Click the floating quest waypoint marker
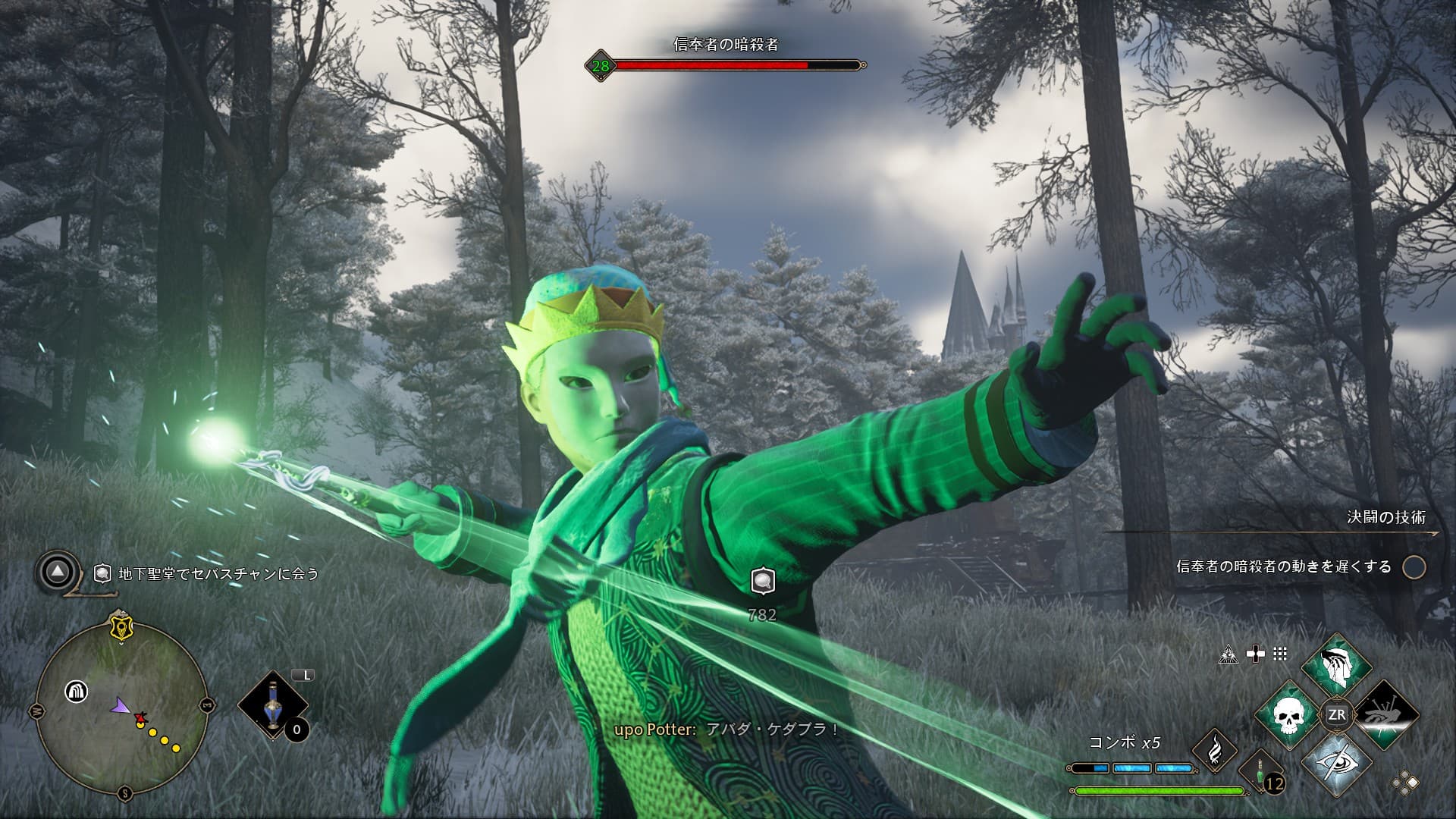This screenshot has height=819, width=1456. pos(762,581)
